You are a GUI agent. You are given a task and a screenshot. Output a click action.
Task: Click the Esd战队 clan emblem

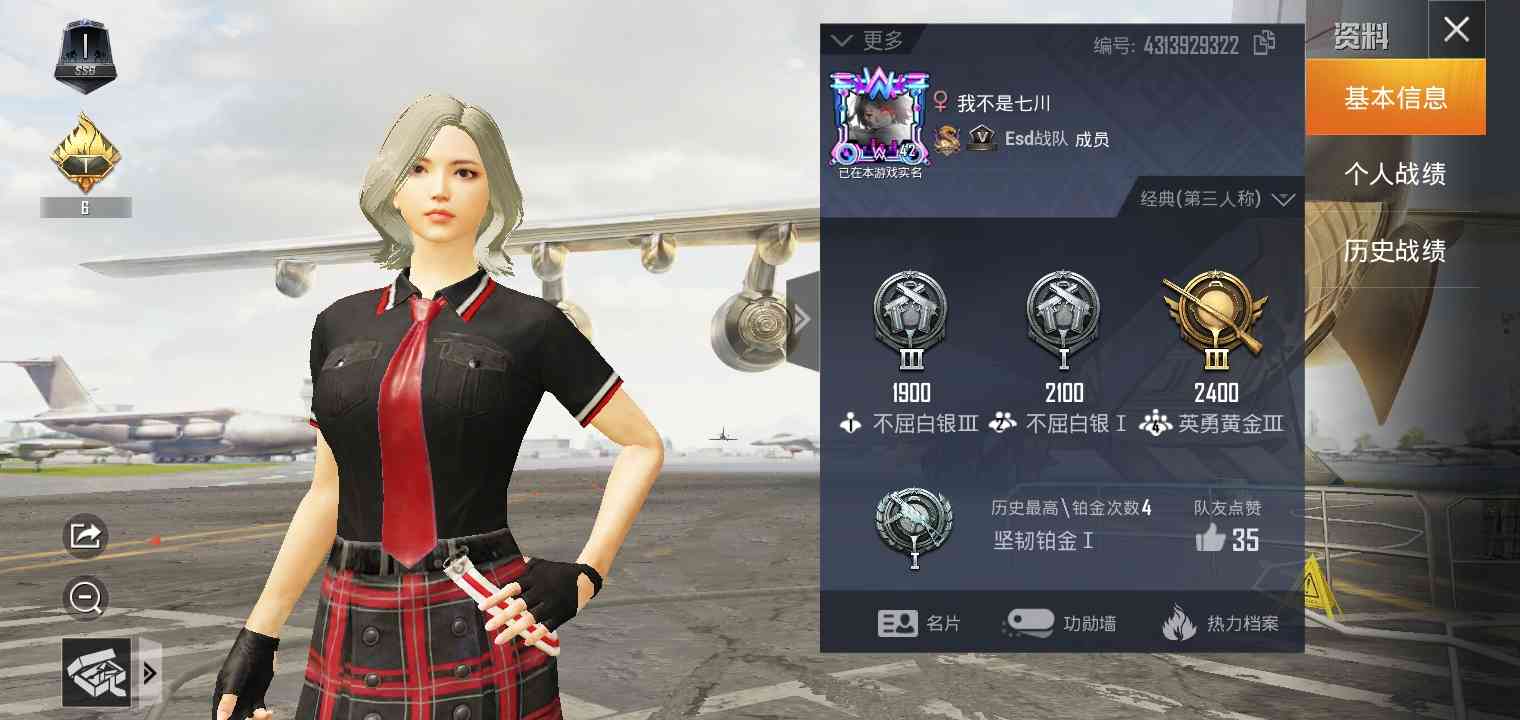pos(981,137)
